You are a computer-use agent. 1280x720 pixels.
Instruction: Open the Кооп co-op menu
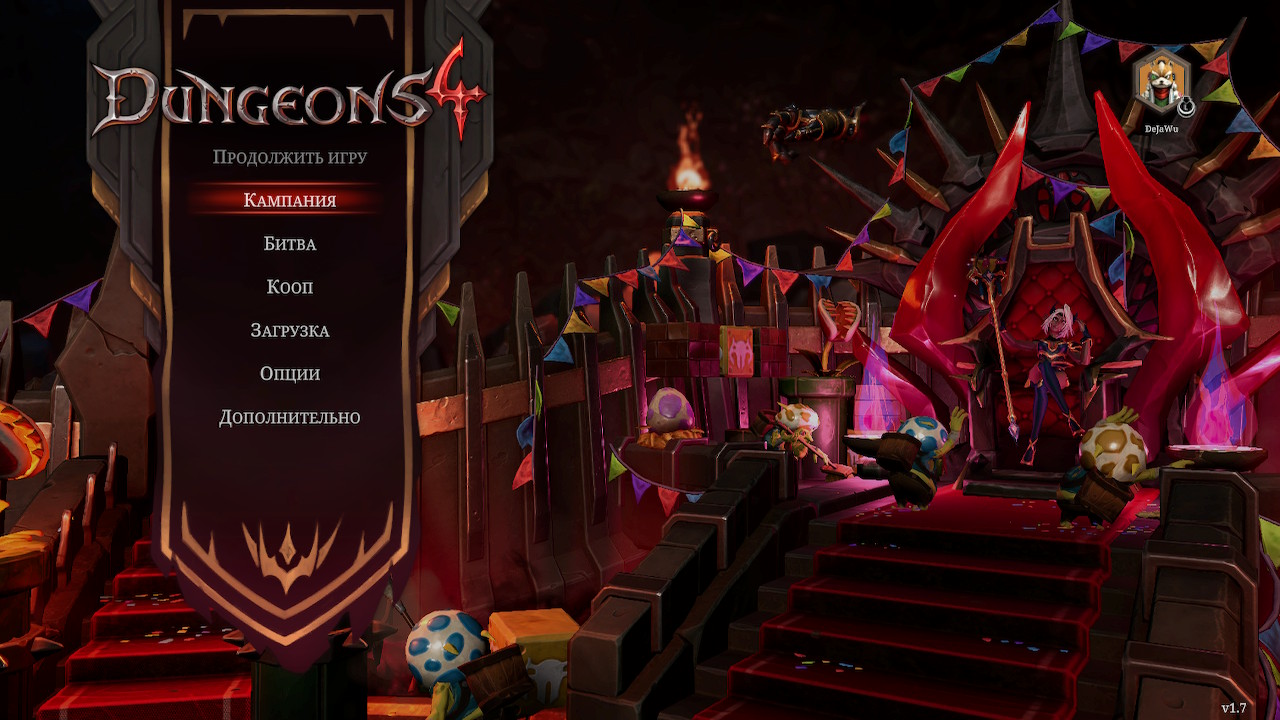tap(289, 287)
